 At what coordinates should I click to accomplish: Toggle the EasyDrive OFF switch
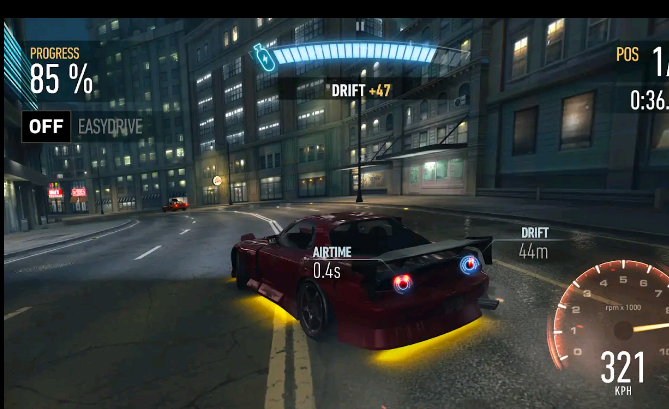46,126
